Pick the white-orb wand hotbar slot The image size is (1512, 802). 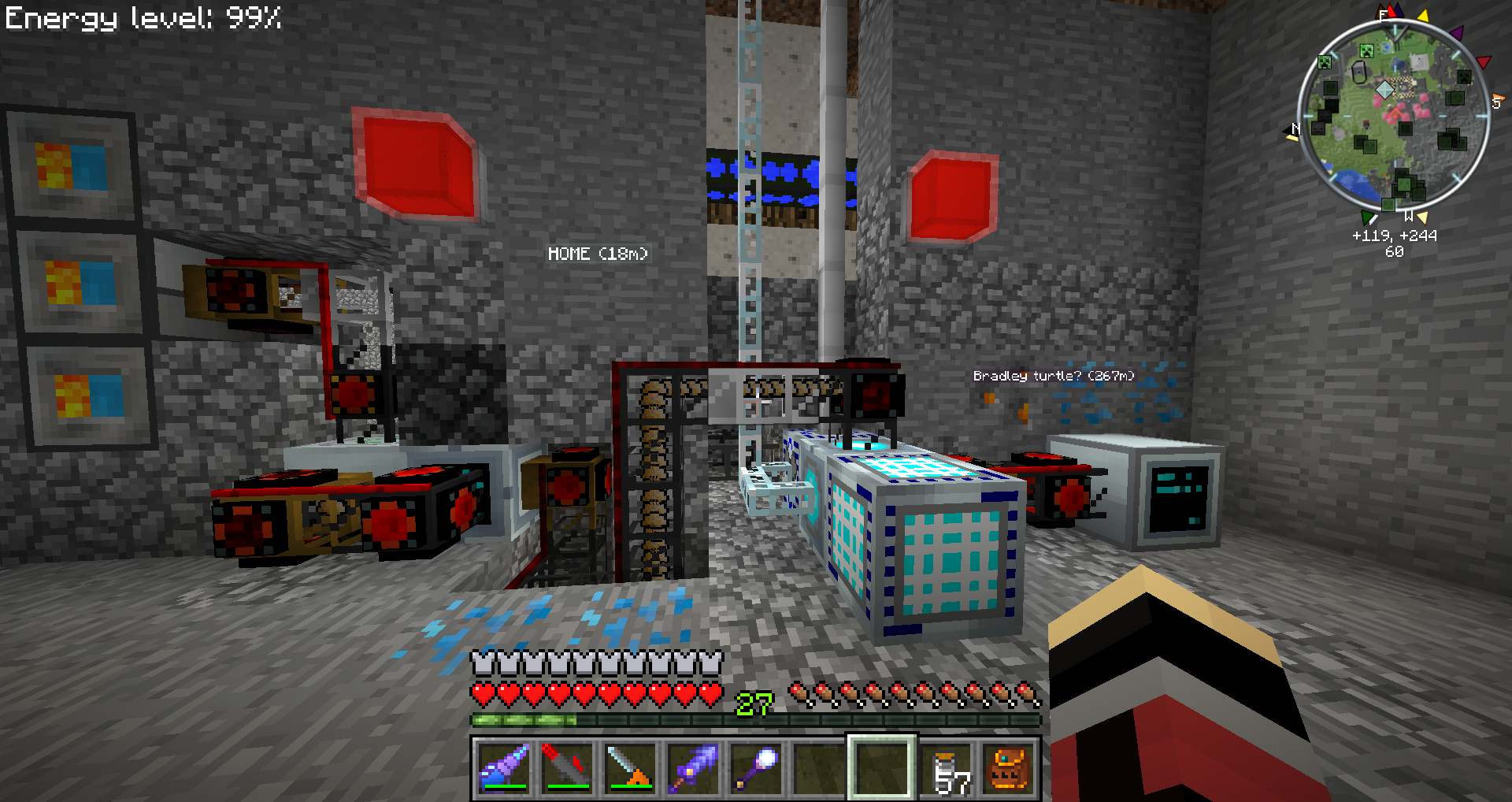756,767
